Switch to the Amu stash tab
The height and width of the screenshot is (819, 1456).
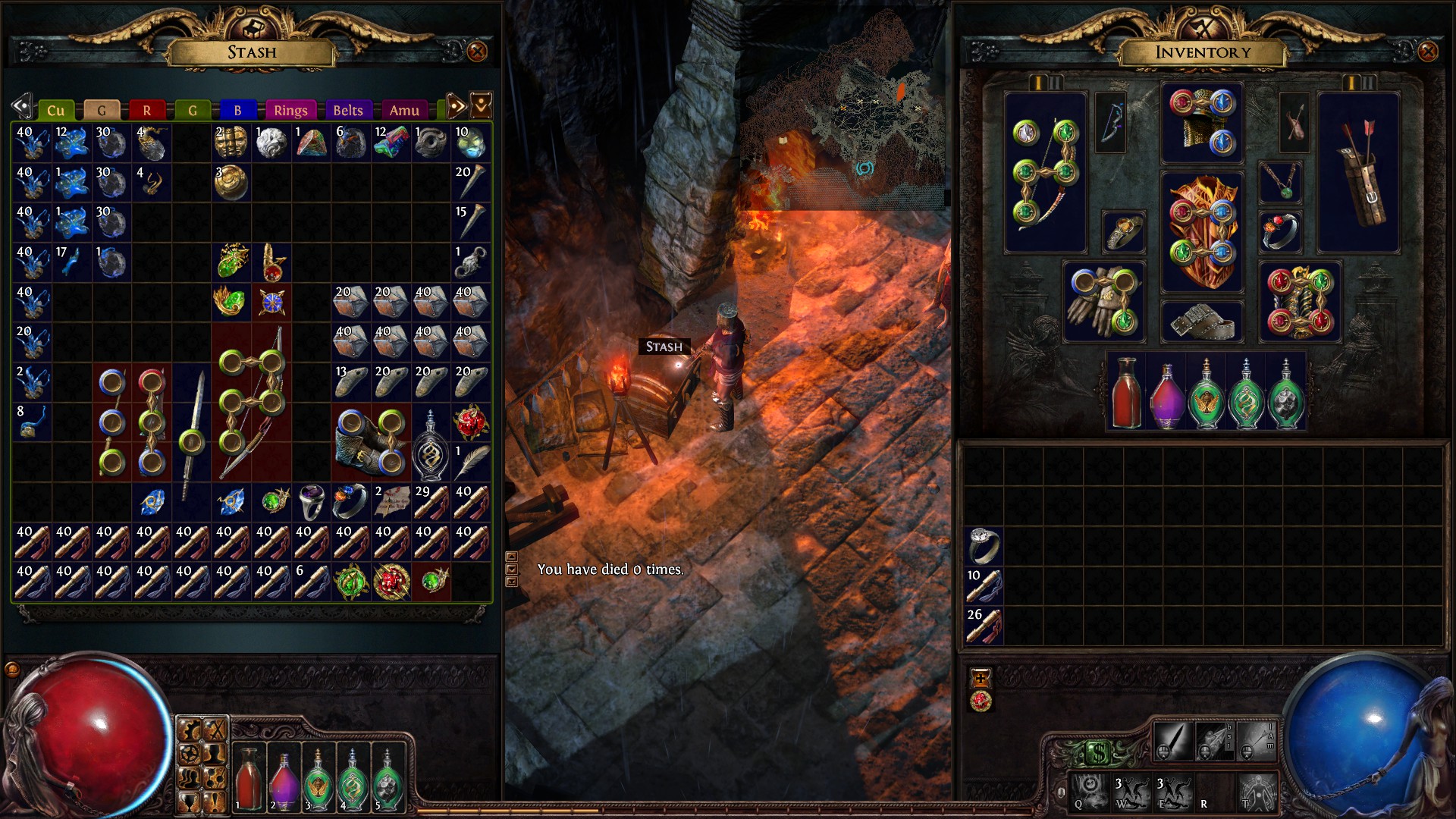click(x=404, y=111)
